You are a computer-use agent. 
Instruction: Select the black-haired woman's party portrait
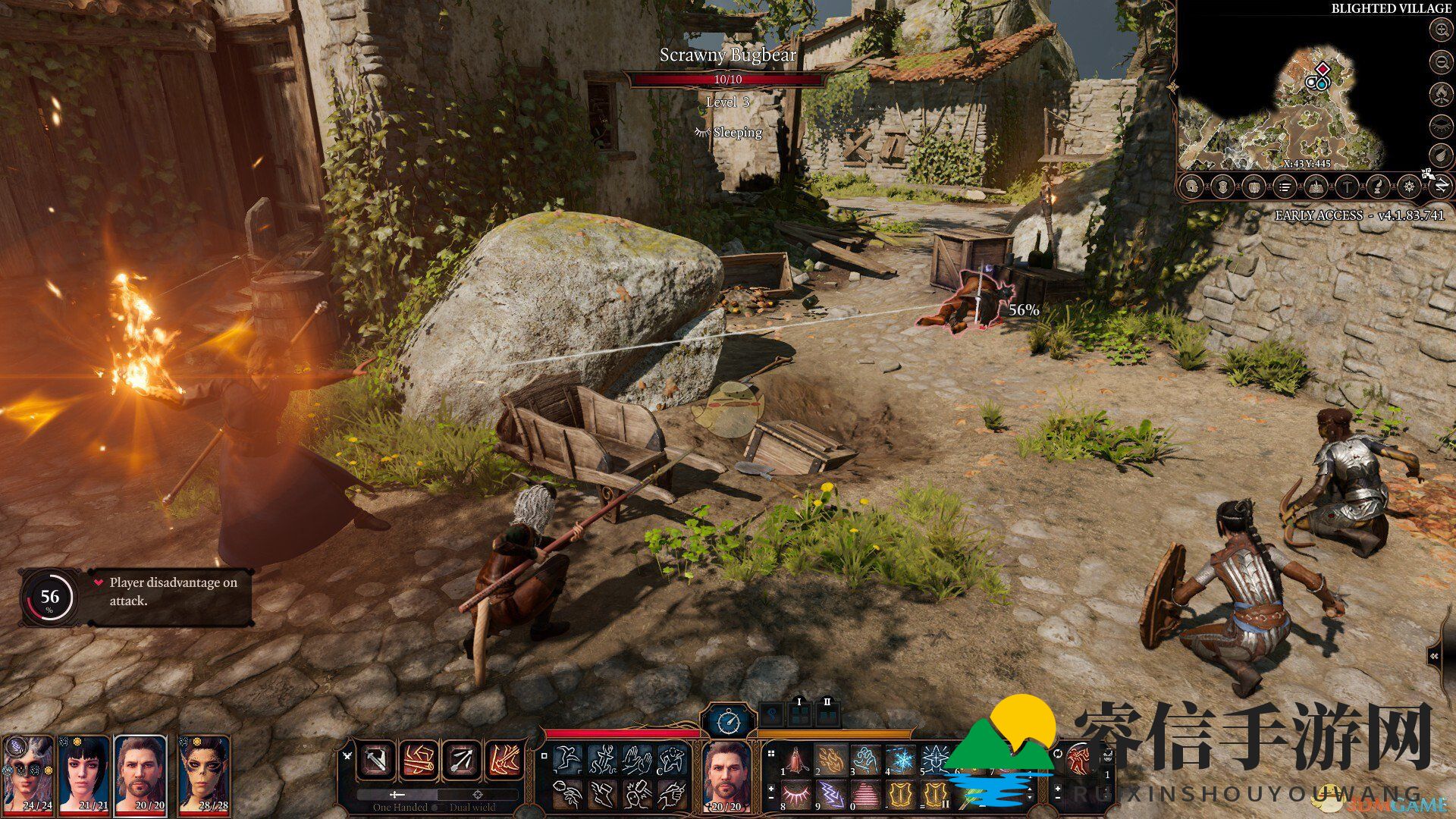pyautogui.click(x=83, y=772)
